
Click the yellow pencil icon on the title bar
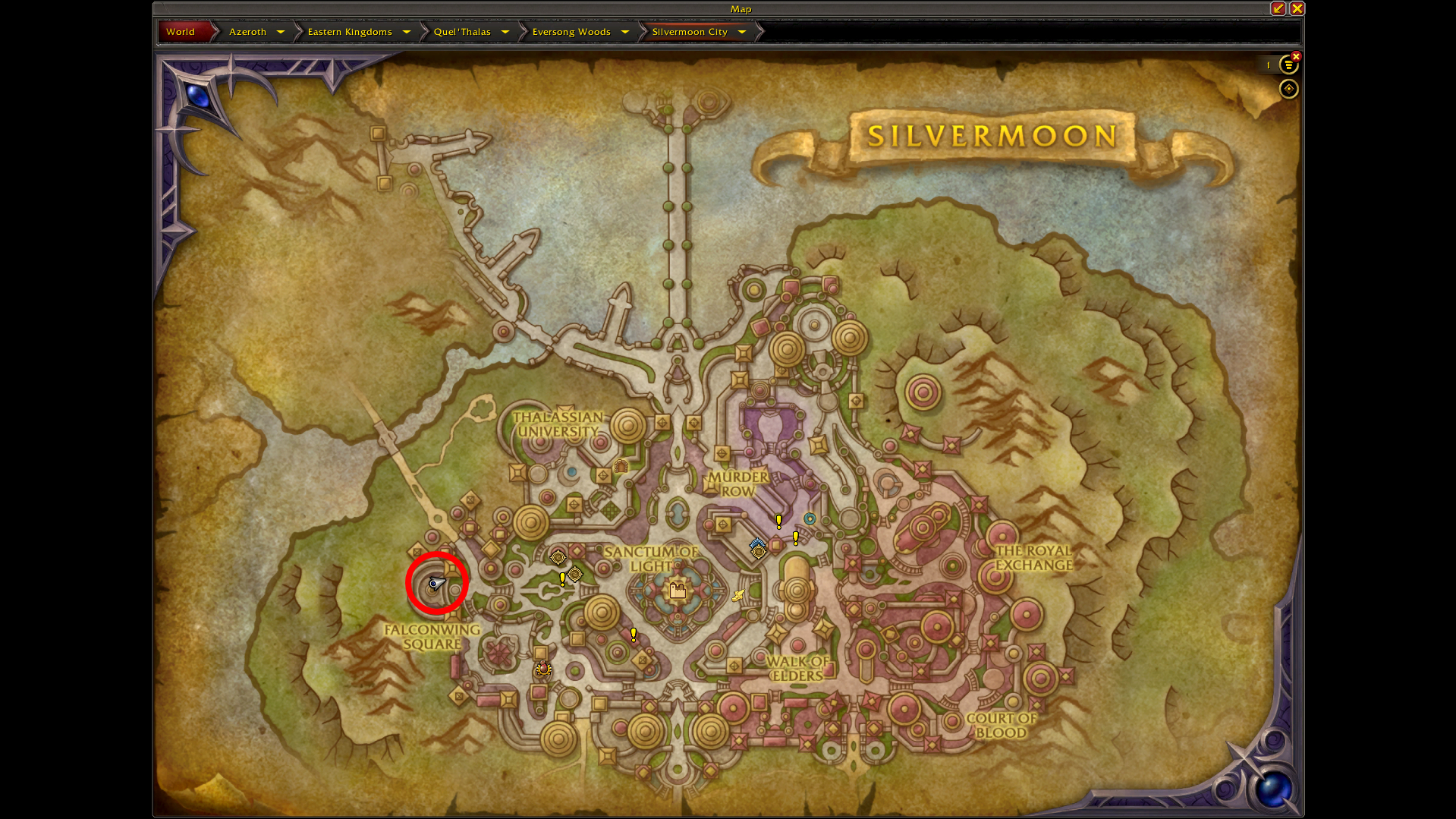click(x=1278, y=8)
